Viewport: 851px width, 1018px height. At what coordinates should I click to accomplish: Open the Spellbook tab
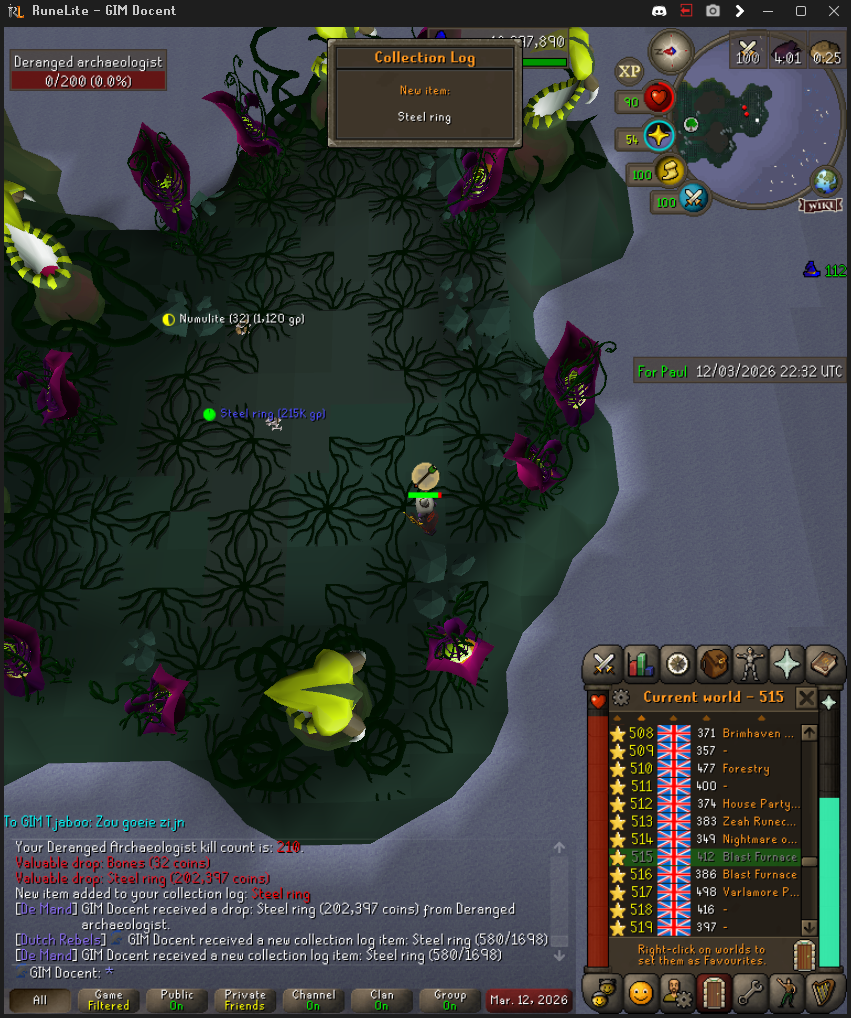pos(823,663)
